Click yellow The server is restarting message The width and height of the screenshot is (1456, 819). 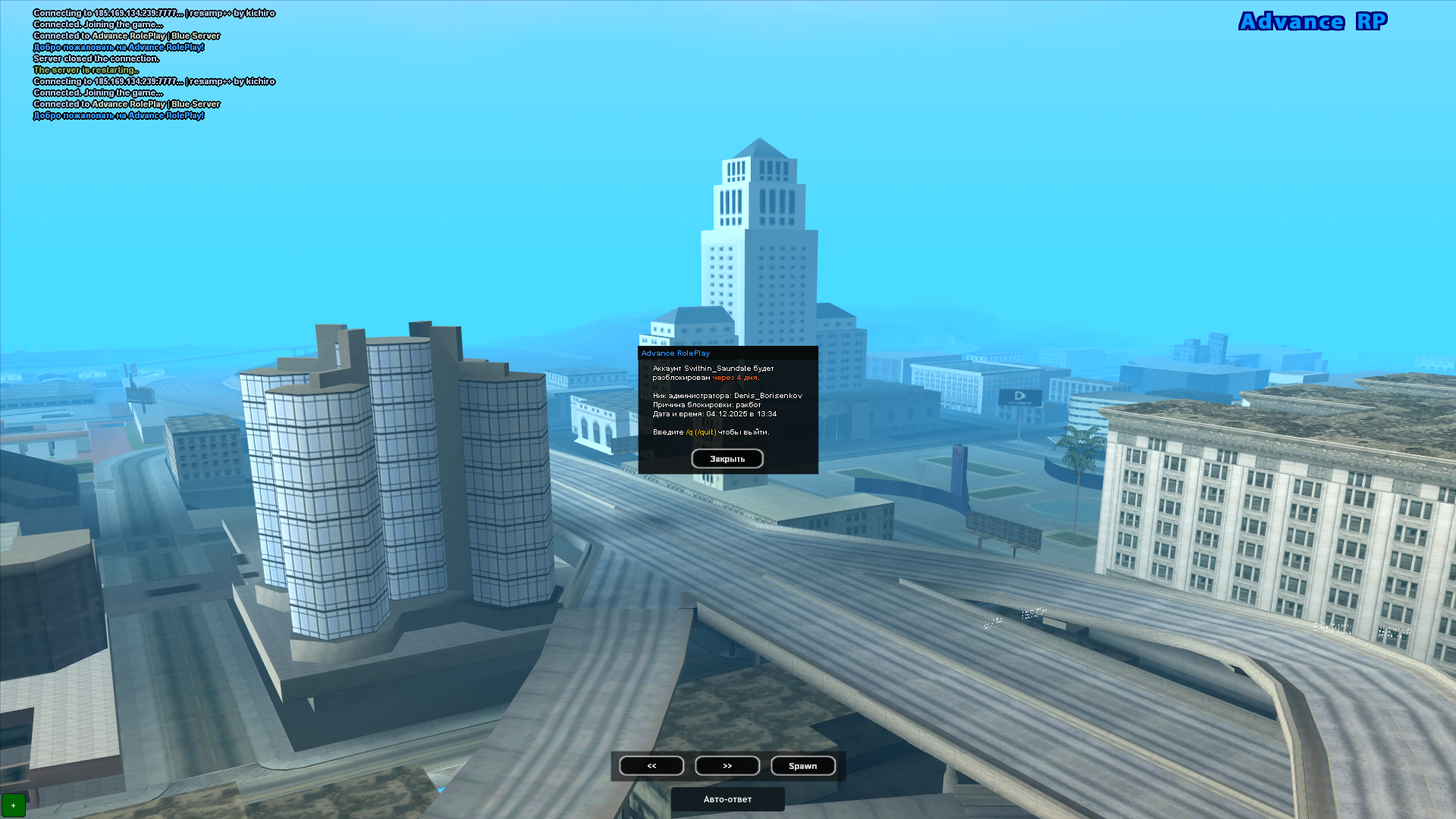coord(85,69)
